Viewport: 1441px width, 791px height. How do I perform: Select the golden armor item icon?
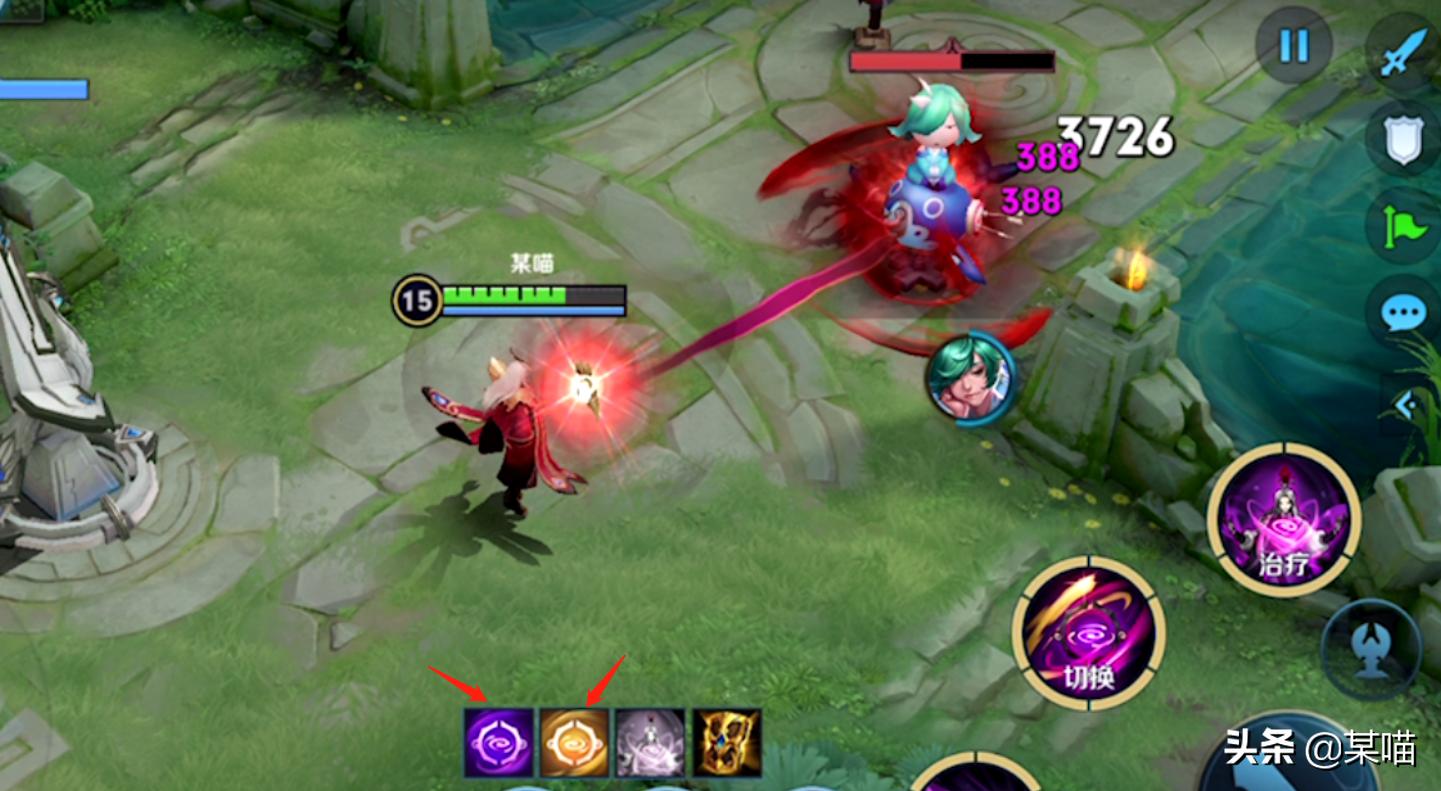click(x=727, y=743)
